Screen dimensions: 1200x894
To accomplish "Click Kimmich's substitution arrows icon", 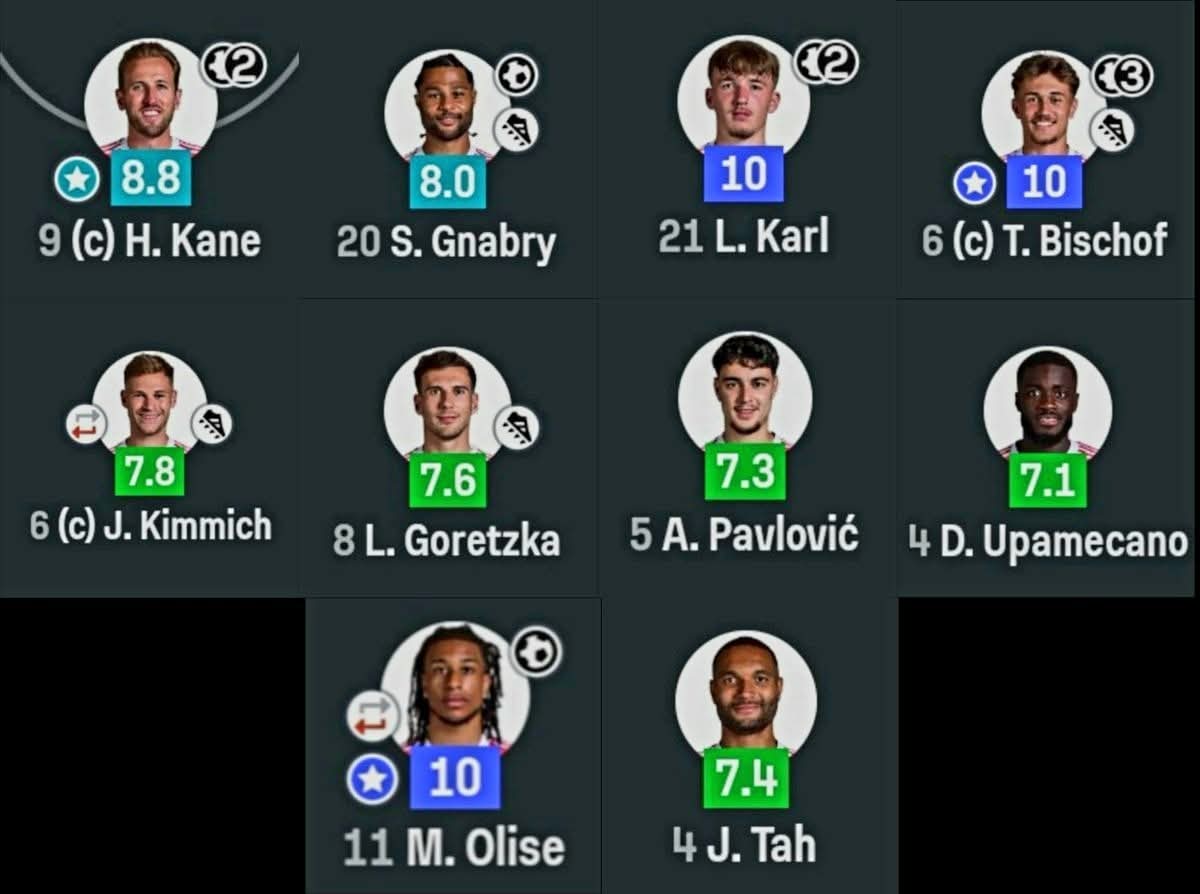I will 87,424.
